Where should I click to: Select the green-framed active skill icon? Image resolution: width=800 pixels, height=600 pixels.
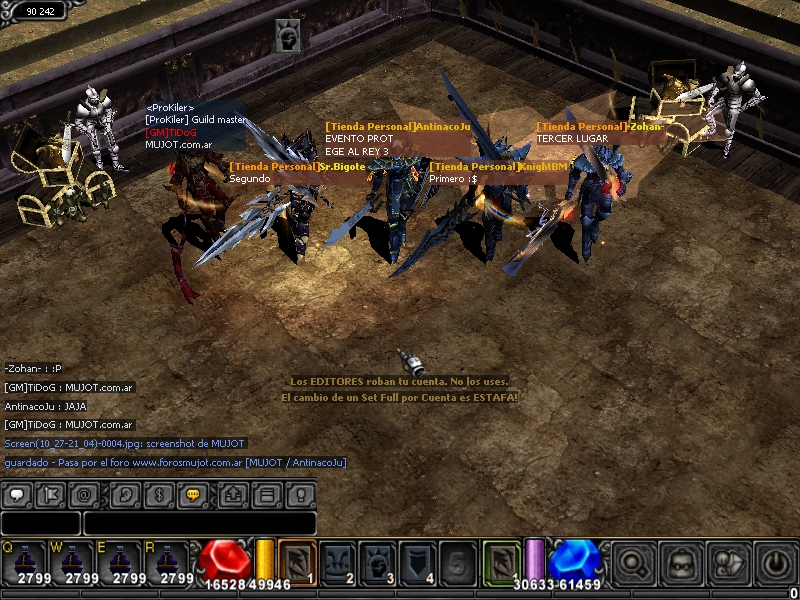pyautogui.click(x=501, y=563)
